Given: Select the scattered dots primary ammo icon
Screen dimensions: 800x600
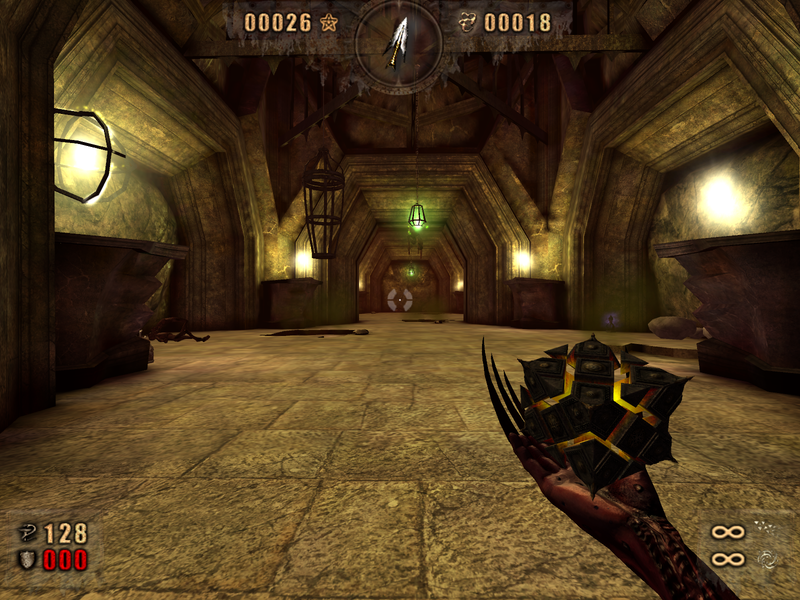Looking at the screenshot, I should point(766,529).
